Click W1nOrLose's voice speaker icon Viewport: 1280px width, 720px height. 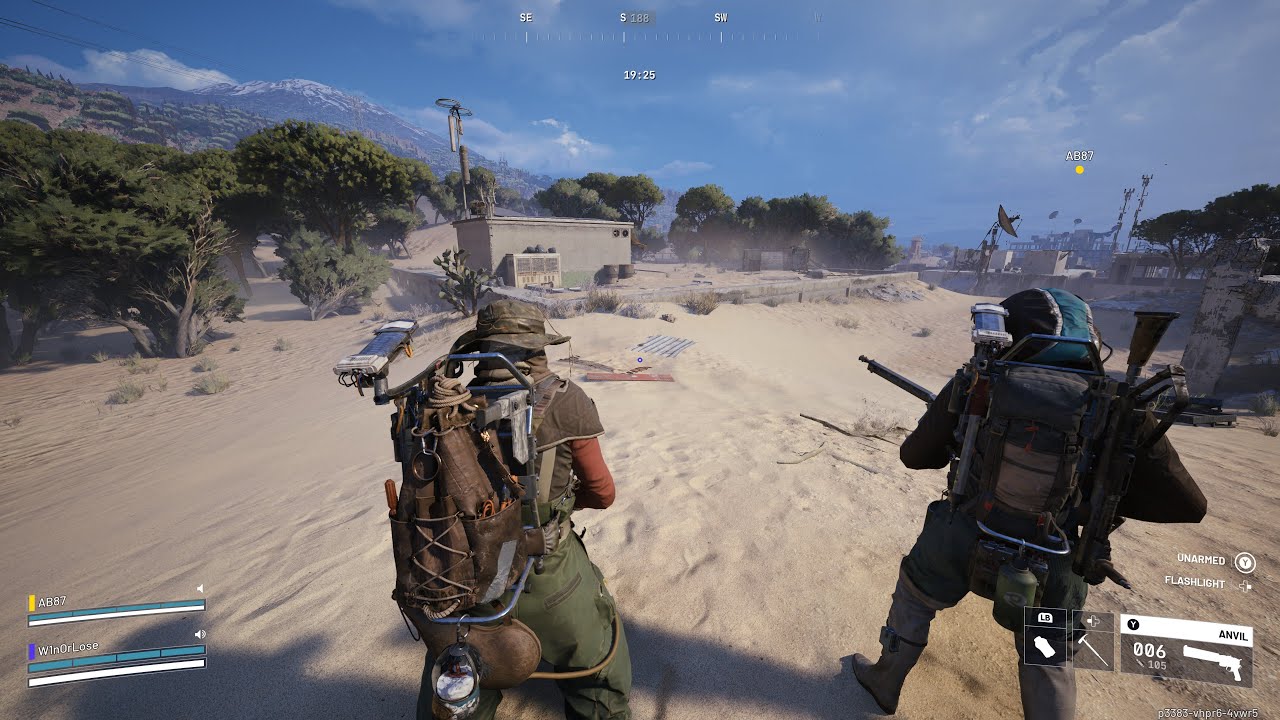point(200,634)
